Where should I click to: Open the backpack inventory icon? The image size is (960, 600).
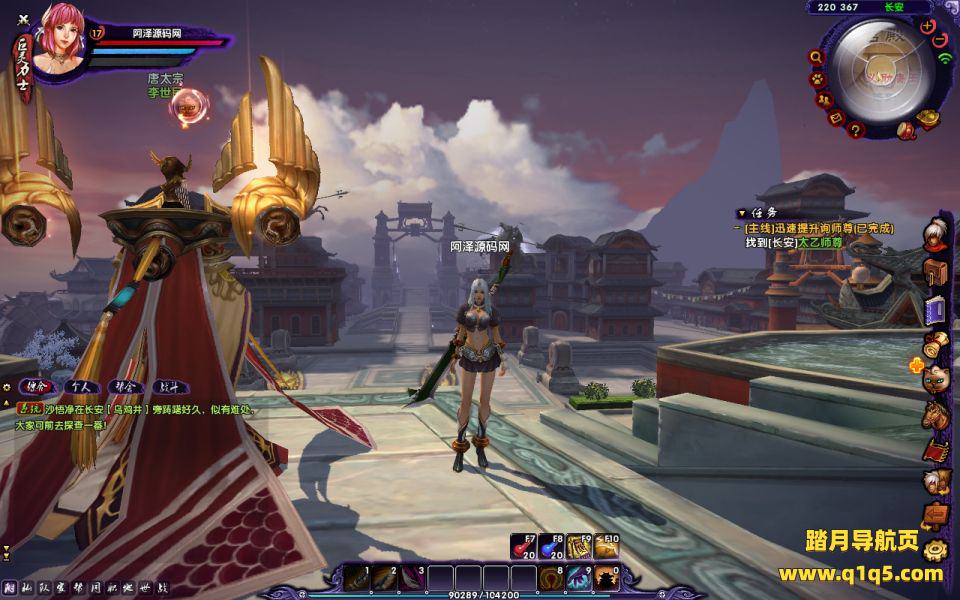tap(935, 272)
